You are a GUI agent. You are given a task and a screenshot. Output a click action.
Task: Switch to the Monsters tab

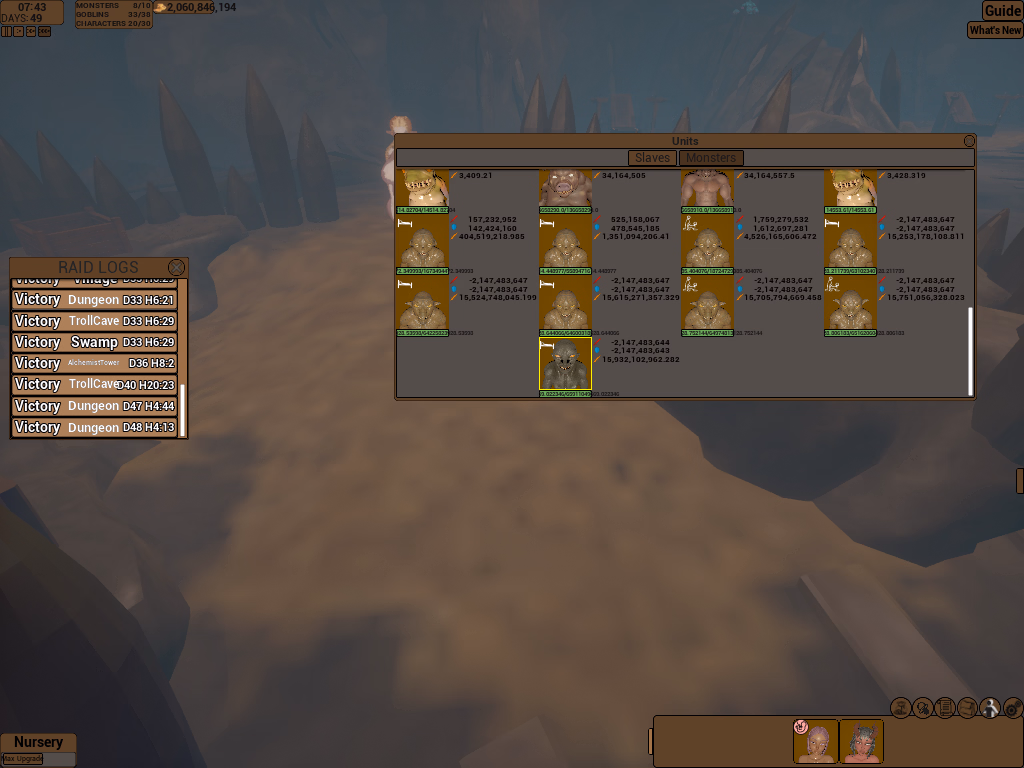click(x=711, y=158)
